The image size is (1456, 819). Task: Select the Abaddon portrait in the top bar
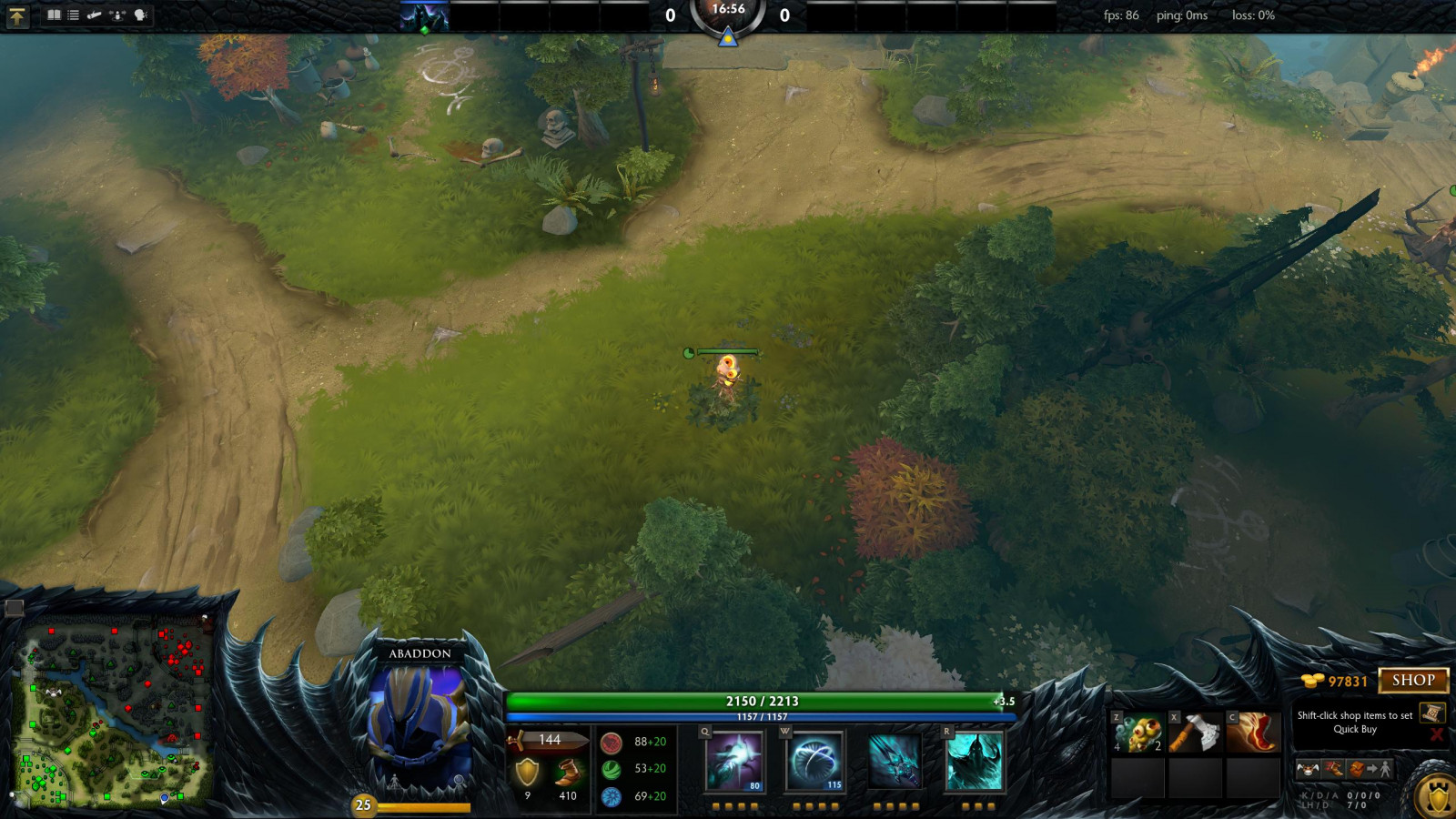[425, 17]
